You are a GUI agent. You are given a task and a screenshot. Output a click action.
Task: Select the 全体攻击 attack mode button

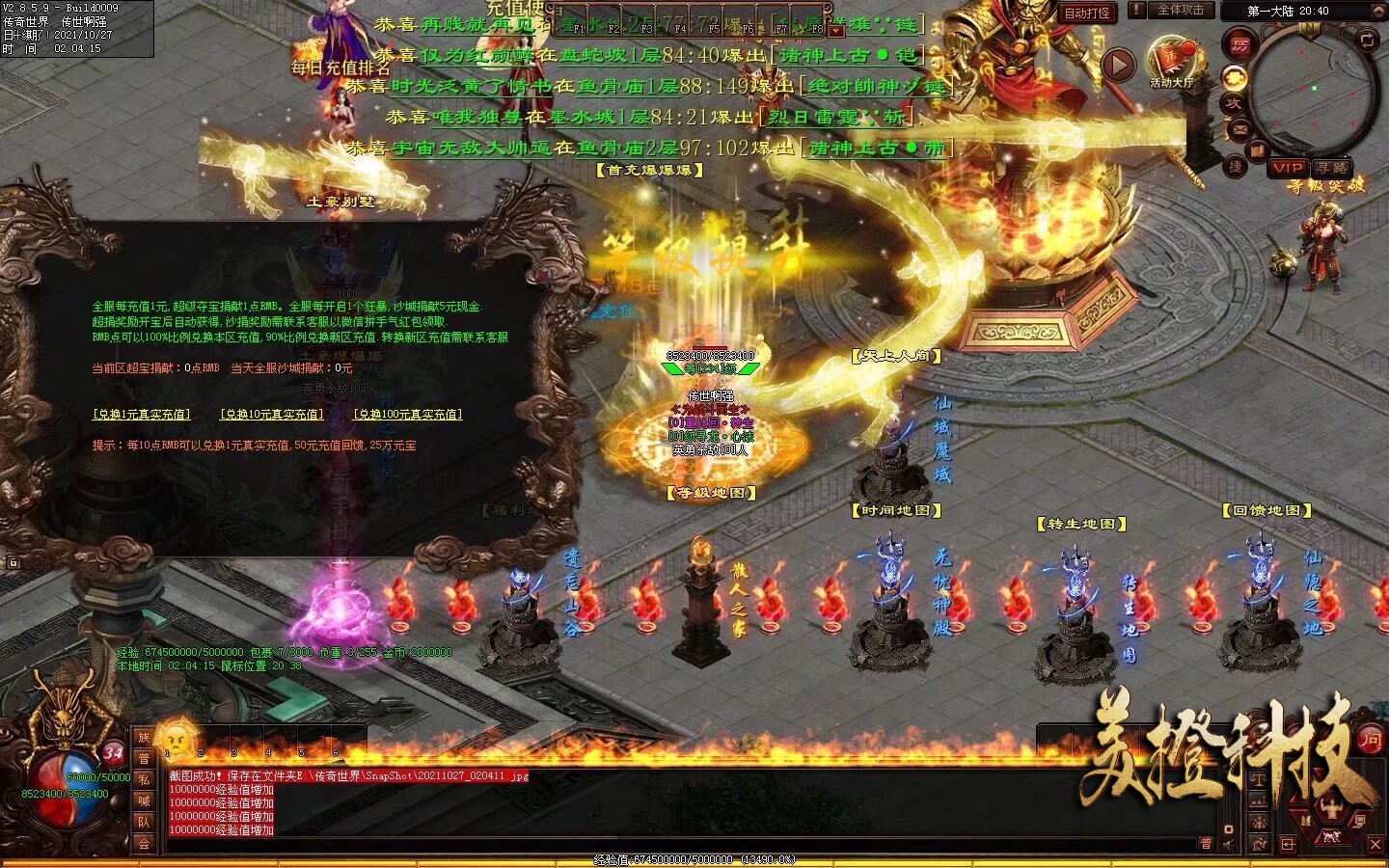point(1181,11)
